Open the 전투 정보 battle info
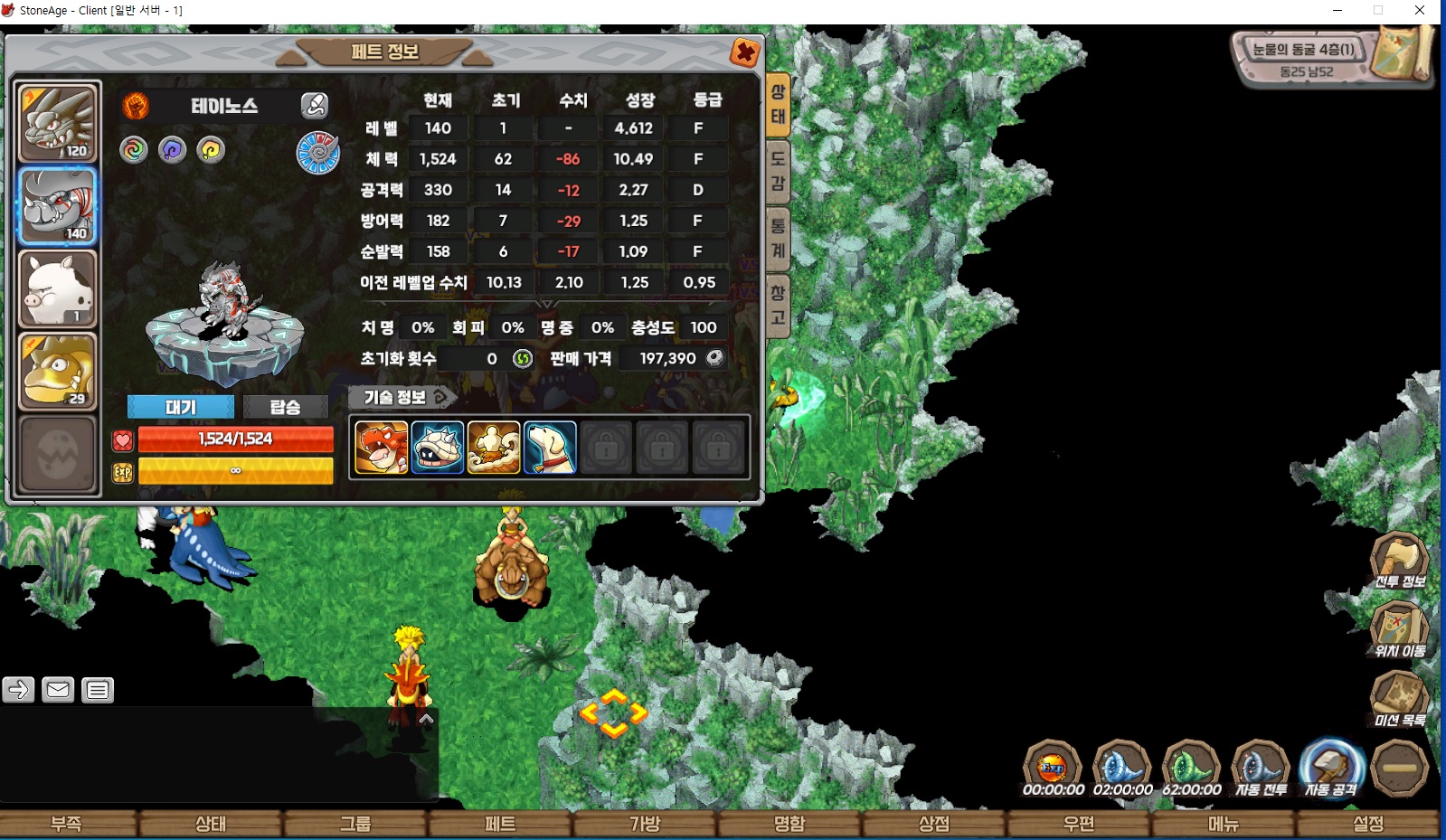This screenshot has height=840, width=1446. click(1399, 561)
